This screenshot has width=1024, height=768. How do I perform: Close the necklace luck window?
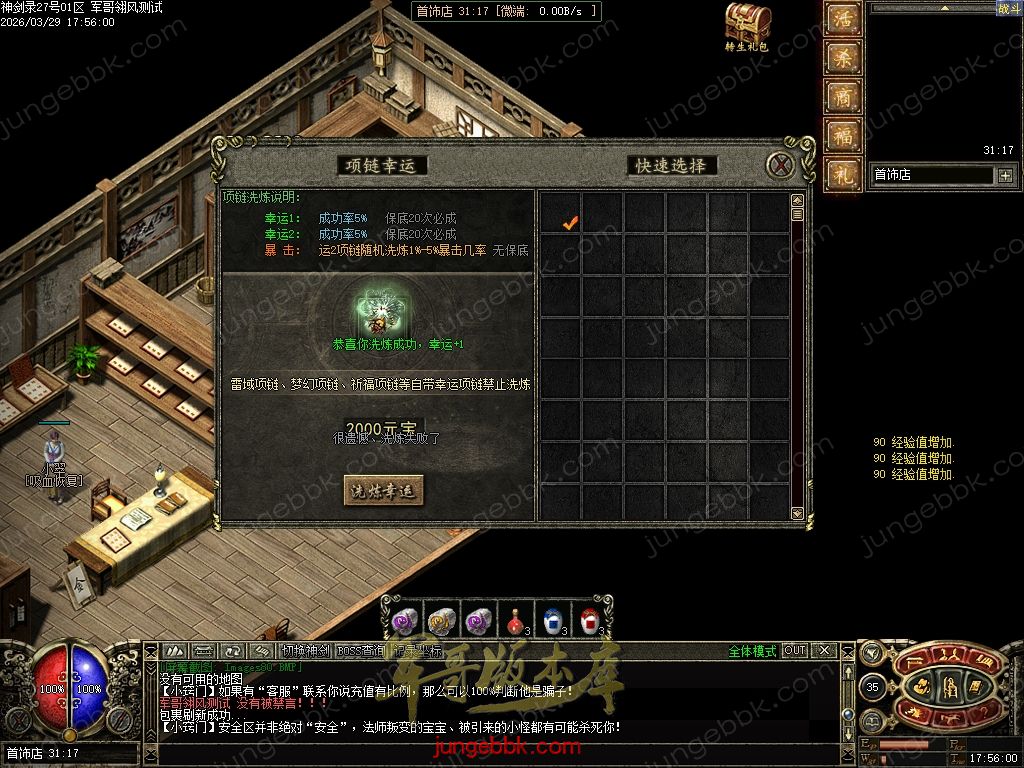780,165
